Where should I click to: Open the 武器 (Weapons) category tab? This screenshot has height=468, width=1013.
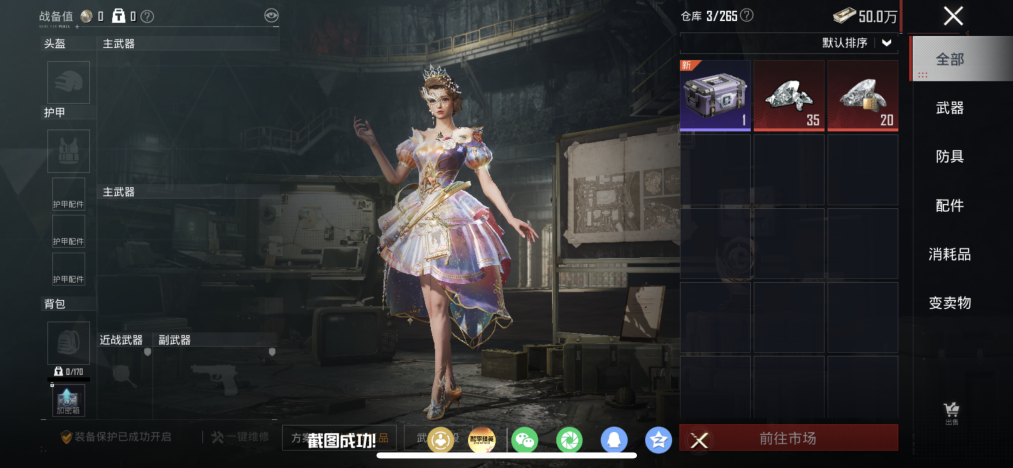coord(949,108)
